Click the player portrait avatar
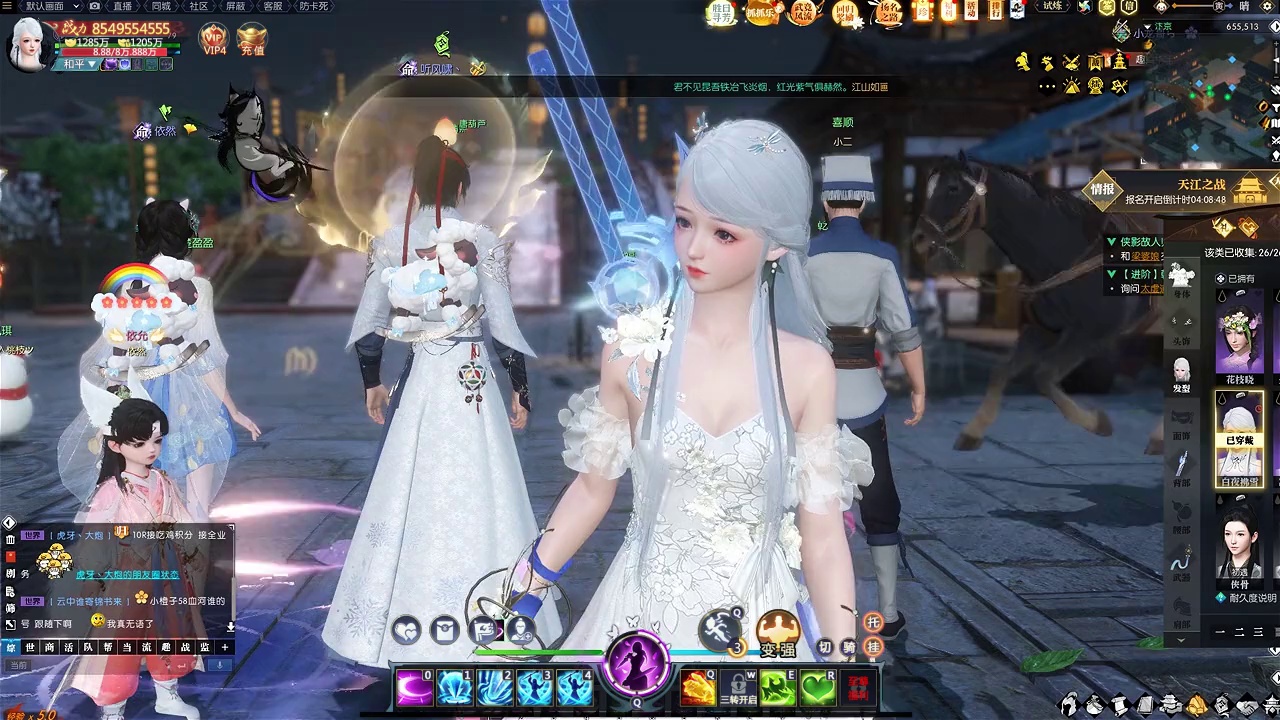Screen dimensions: 1280x720 (x=28, y=43)
